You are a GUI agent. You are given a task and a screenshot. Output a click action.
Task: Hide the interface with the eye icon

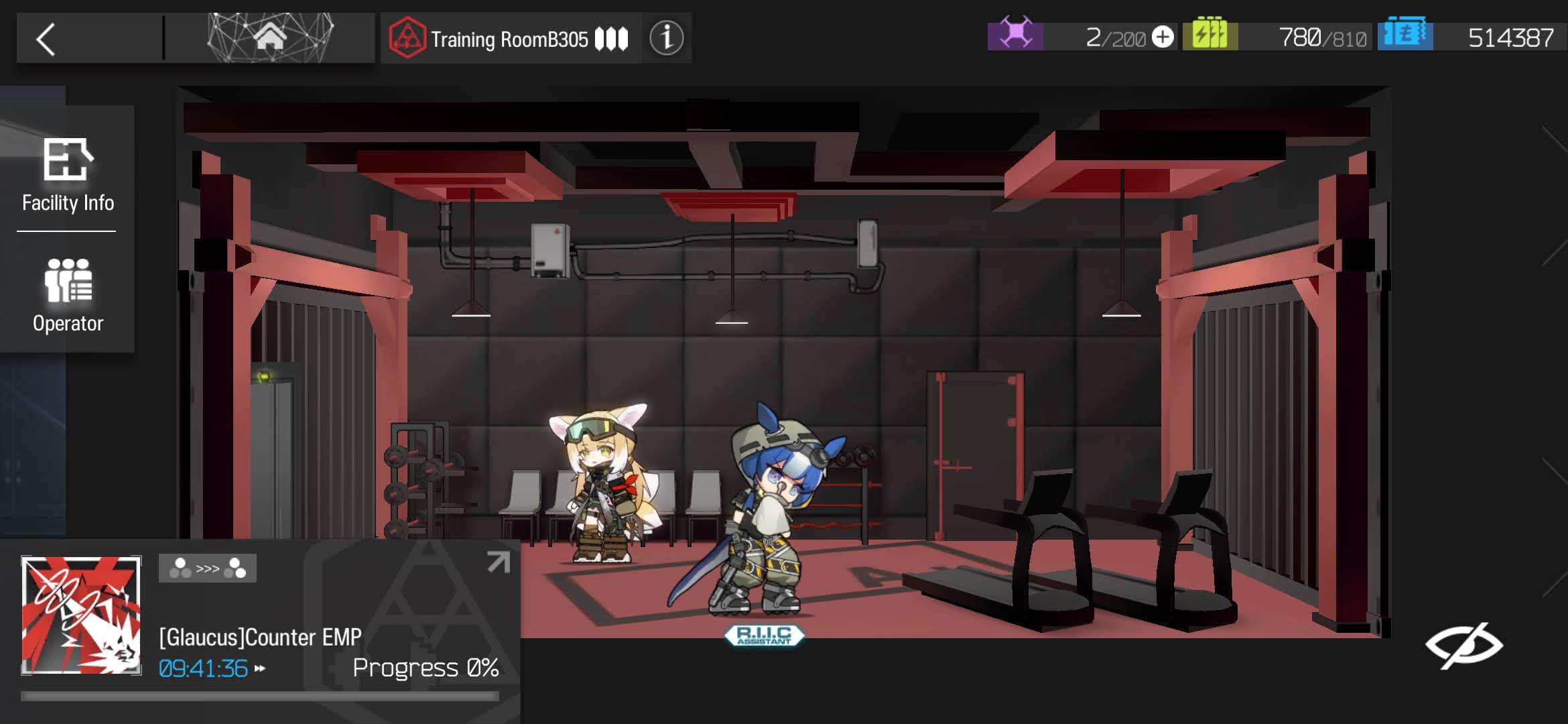(1463, 645)
